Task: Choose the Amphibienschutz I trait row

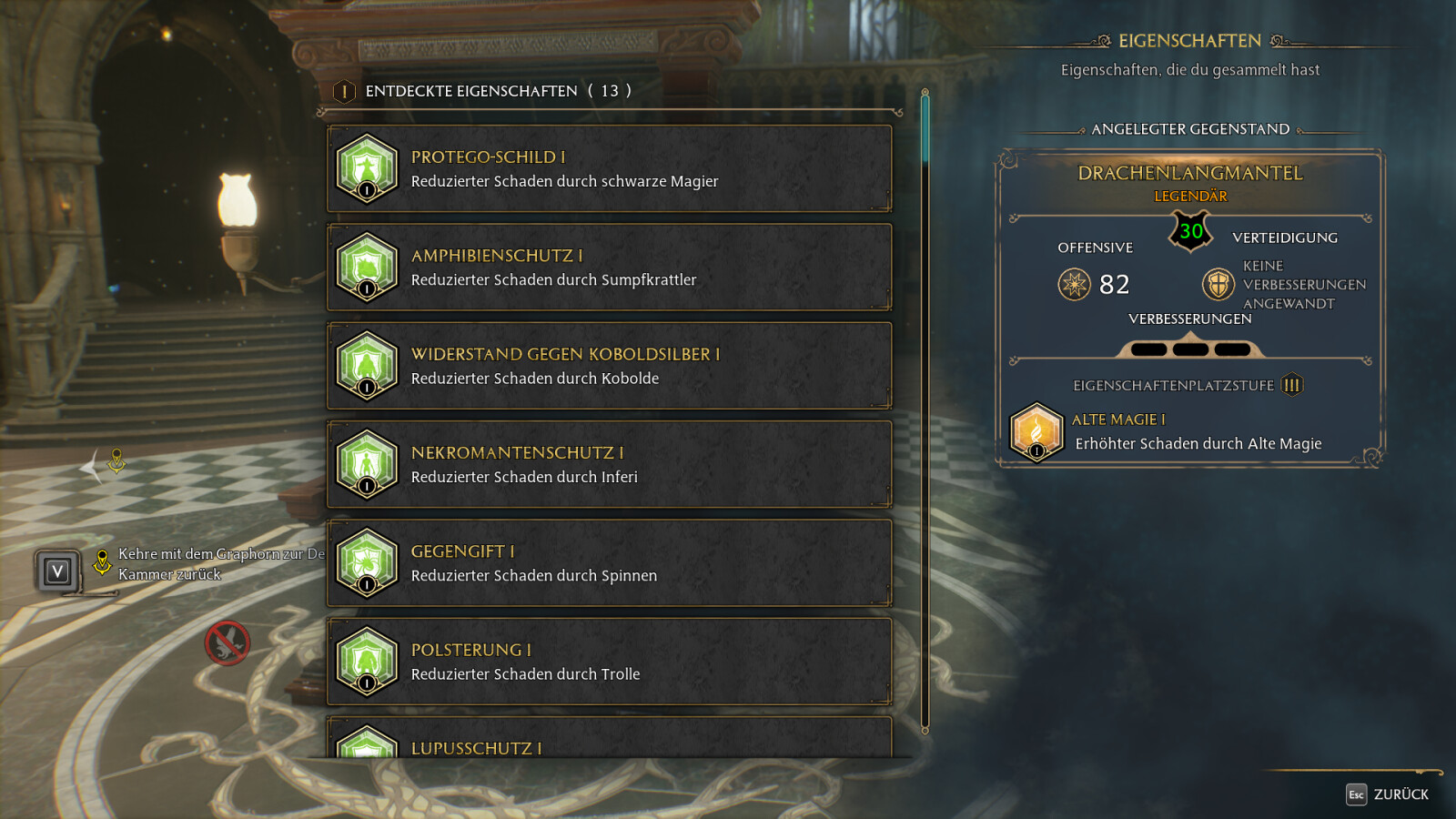Action: (609, 268)
